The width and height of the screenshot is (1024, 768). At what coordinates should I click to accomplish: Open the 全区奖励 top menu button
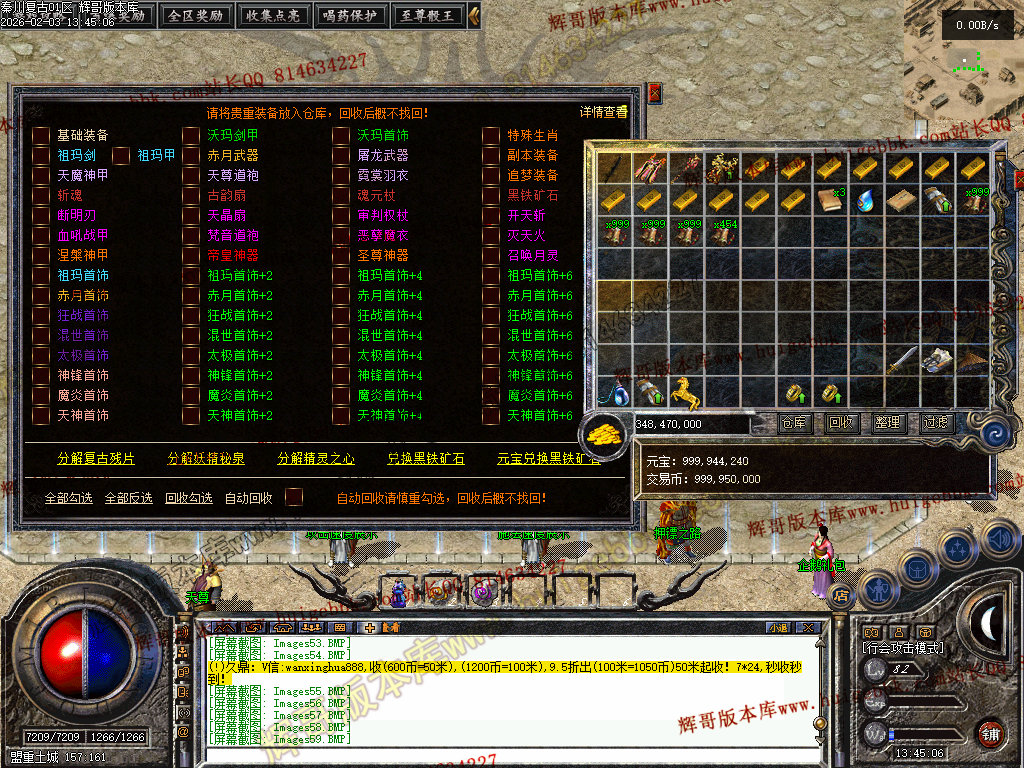coord(197,15)
